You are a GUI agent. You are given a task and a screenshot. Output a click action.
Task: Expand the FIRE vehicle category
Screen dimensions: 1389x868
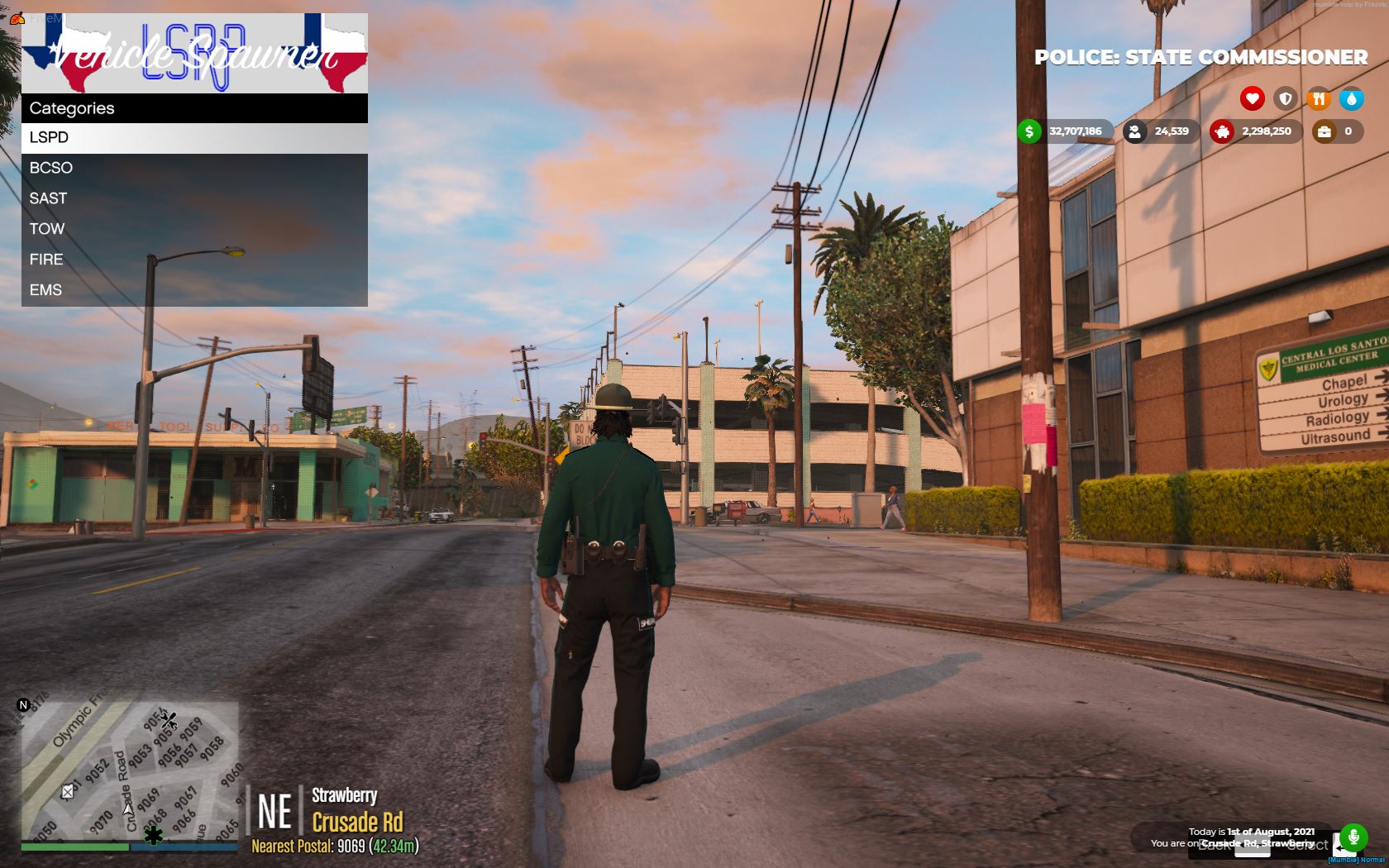[x=46, y=260]
